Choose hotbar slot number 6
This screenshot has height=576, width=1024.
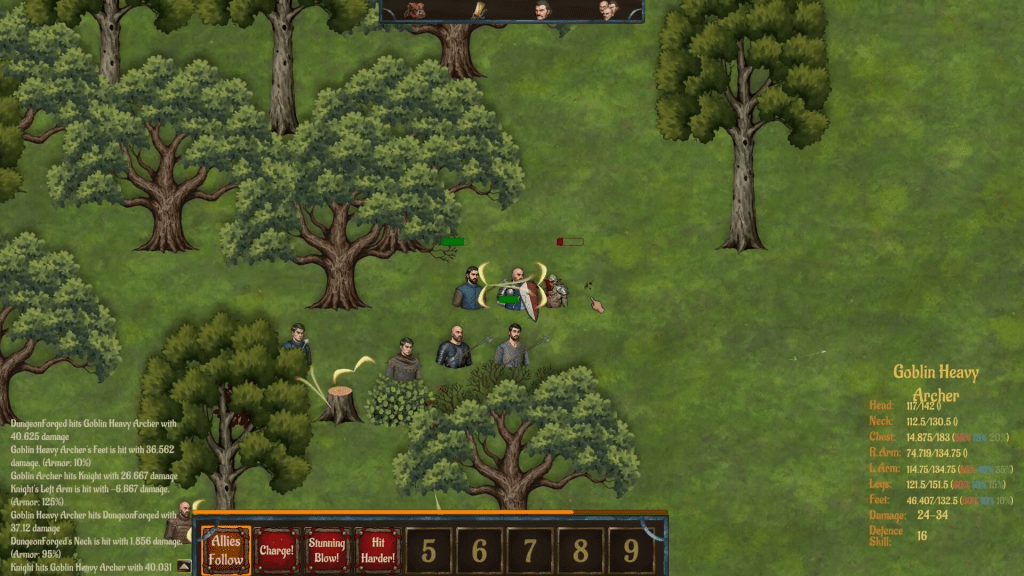coord(479,550)
